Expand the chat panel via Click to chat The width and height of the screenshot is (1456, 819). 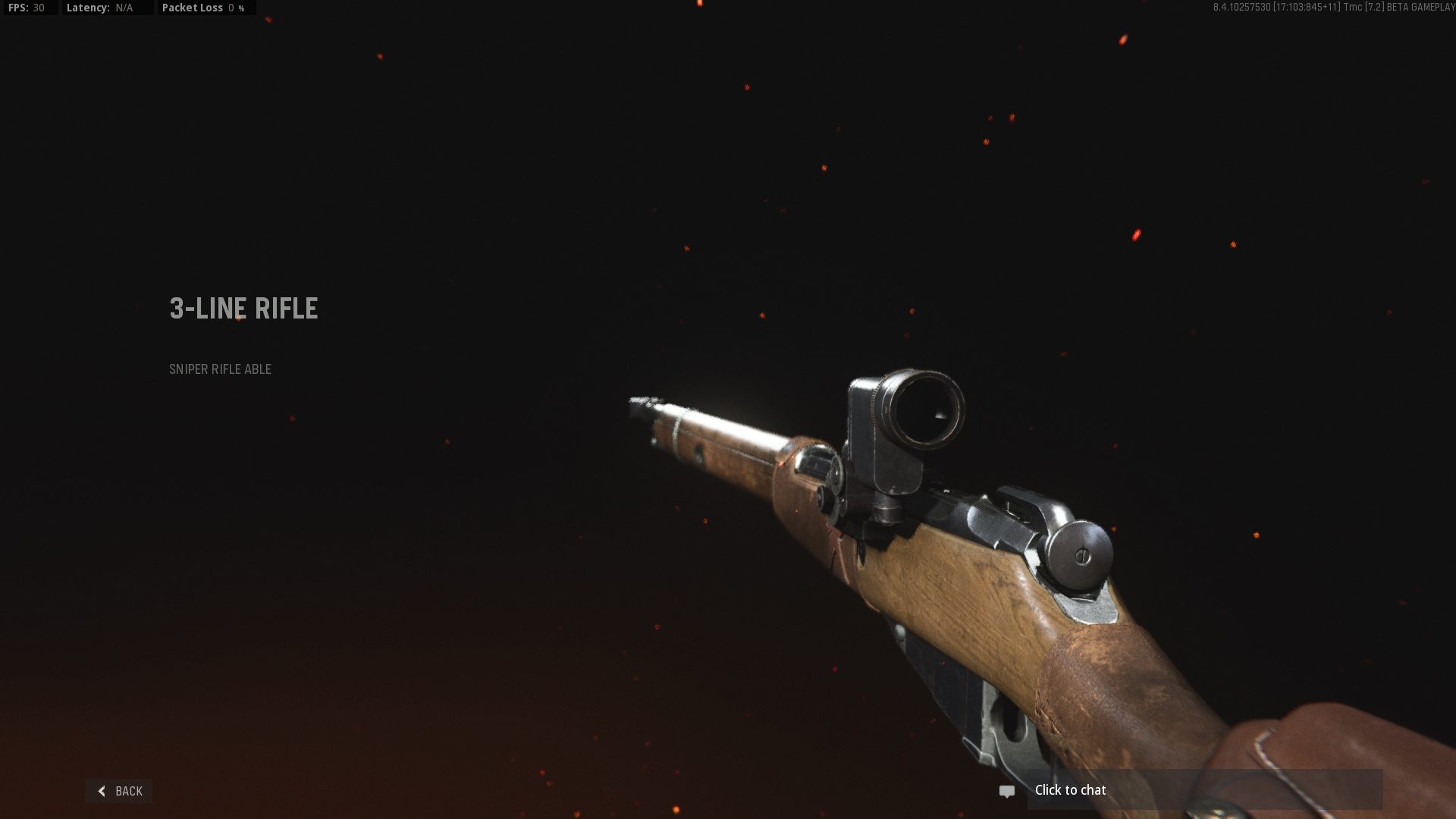pos(1069,789)
